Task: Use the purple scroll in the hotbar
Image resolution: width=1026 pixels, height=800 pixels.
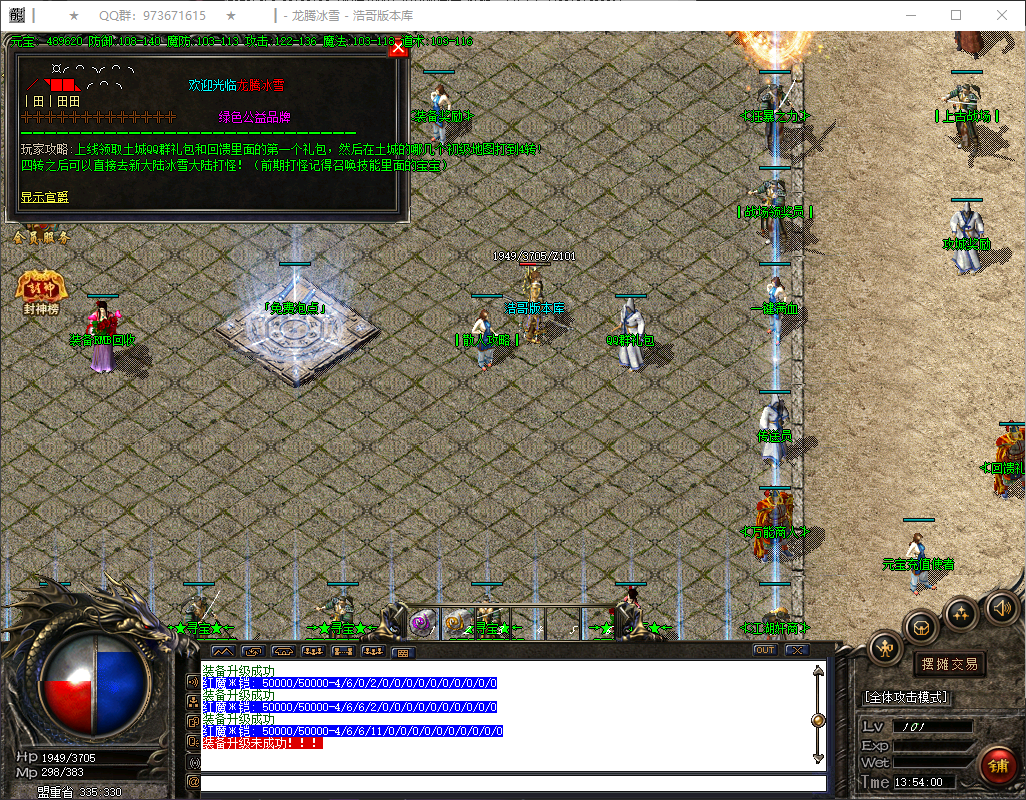Action: pos(421,623)
